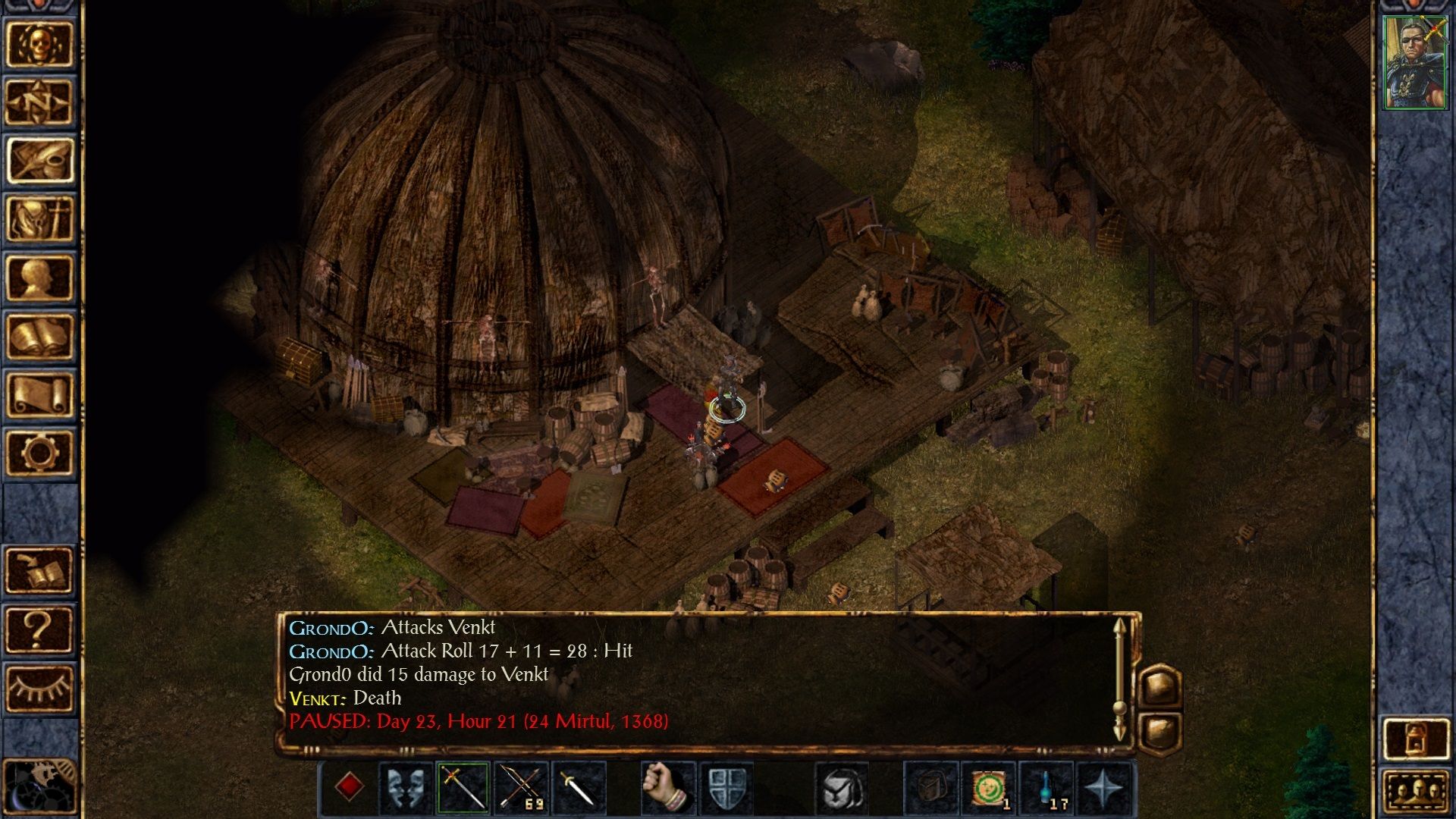Open help with the question mark button
The height and width of the screenshot is (819, 1456).
[x=39, y=629]
